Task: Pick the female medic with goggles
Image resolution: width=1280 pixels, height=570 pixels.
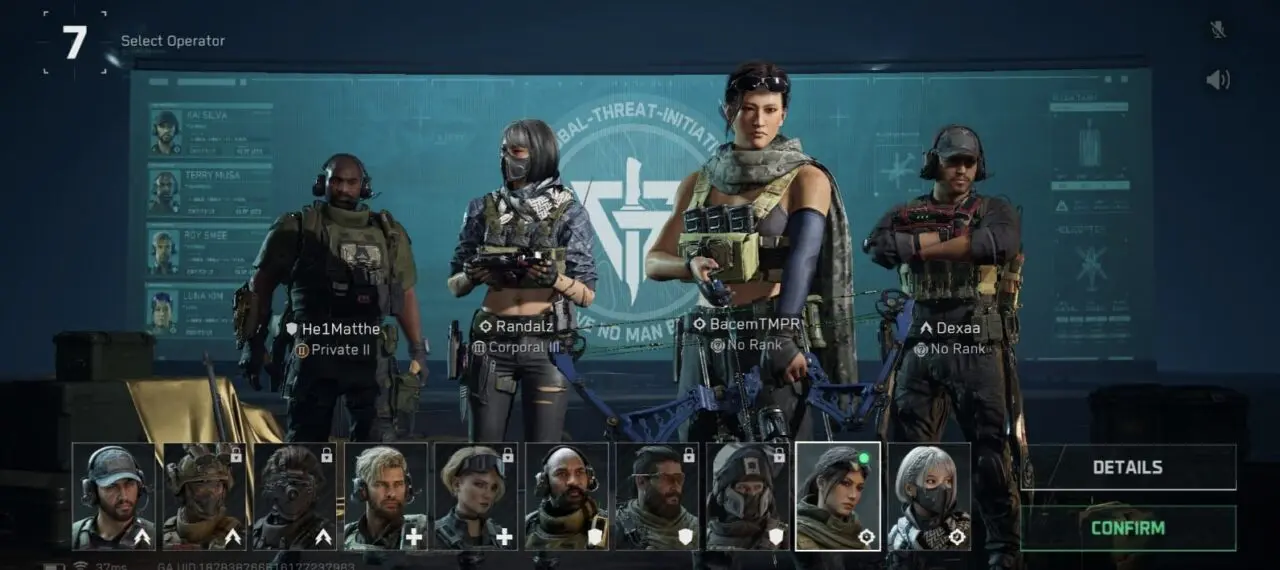Action: pos(476,496)
